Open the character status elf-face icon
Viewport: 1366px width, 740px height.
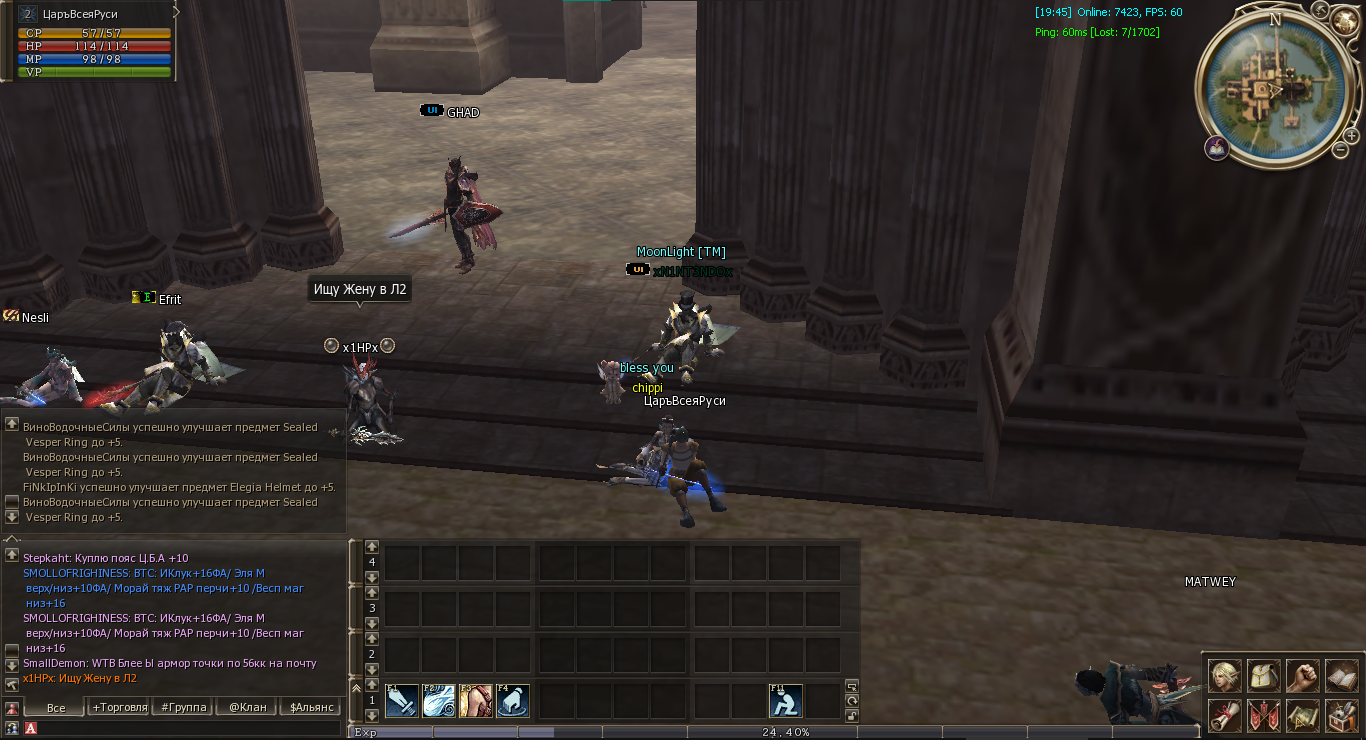[1225, 676]
